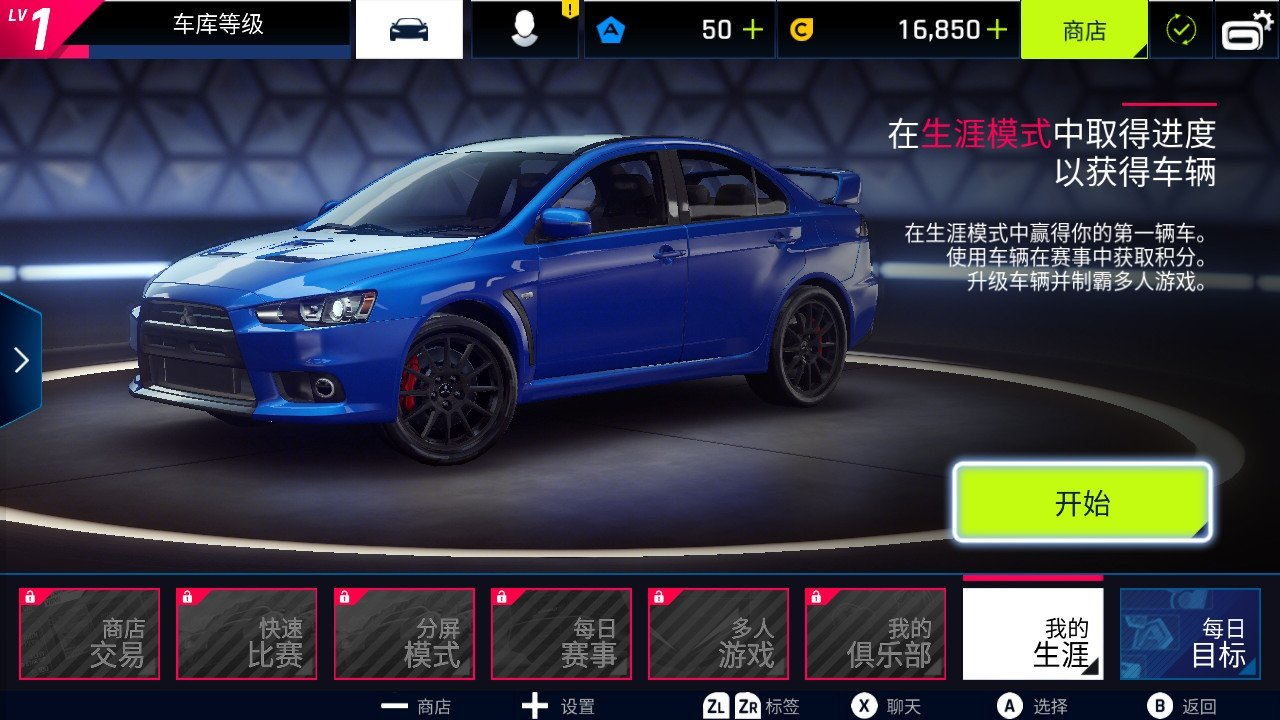Choose the locked 快速比赛 tile
Image resolution: width=1280 pixels, height=720 pixels.
(246, 634)
